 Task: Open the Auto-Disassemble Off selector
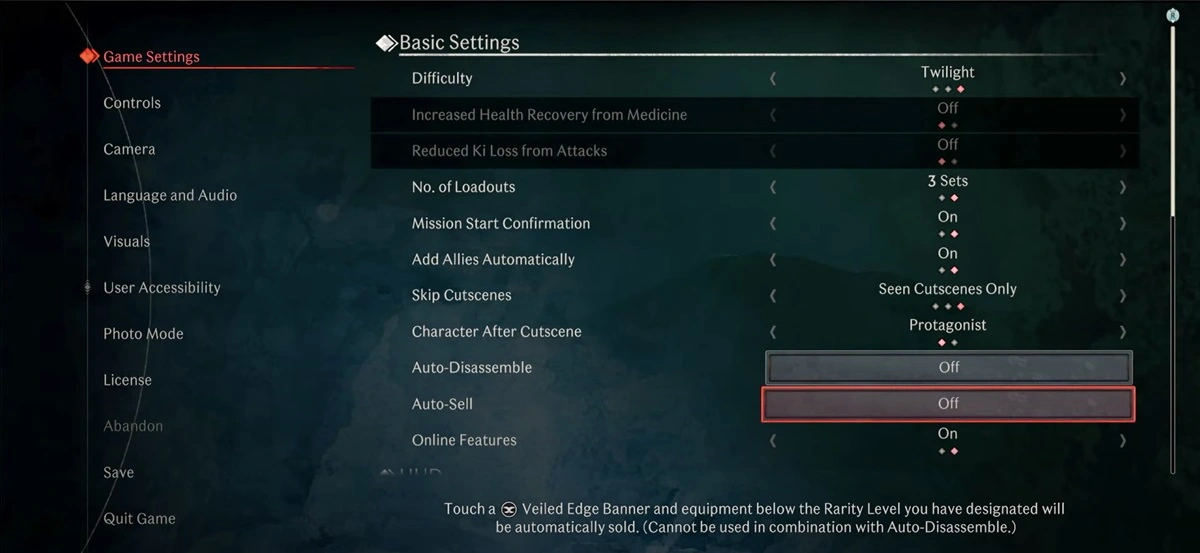948,368
